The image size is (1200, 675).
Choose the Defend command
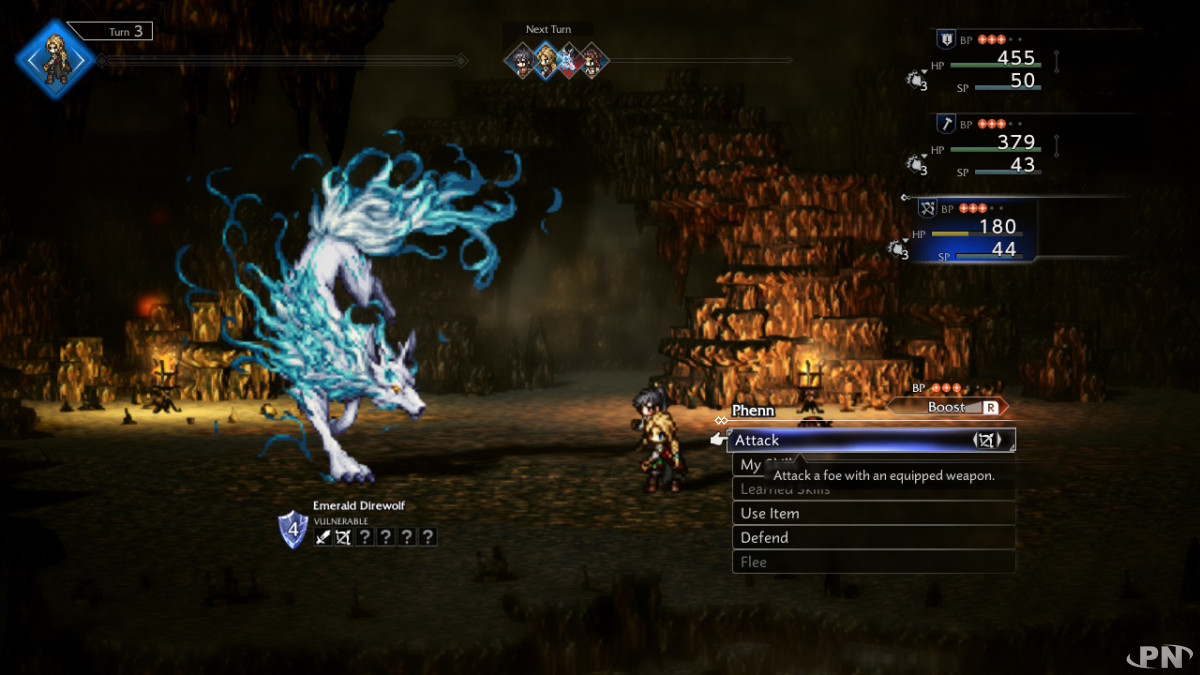click(873, 537)
